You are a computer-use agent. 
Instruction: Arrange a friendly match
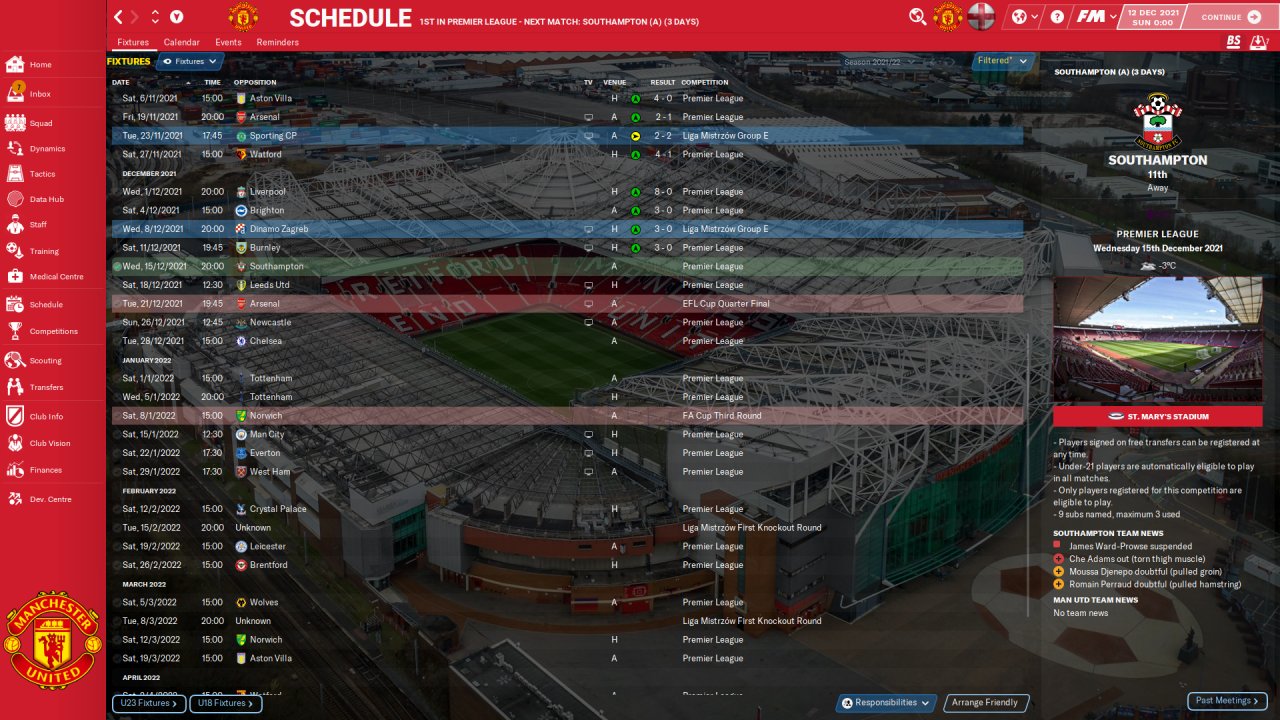tap(985, 703)
